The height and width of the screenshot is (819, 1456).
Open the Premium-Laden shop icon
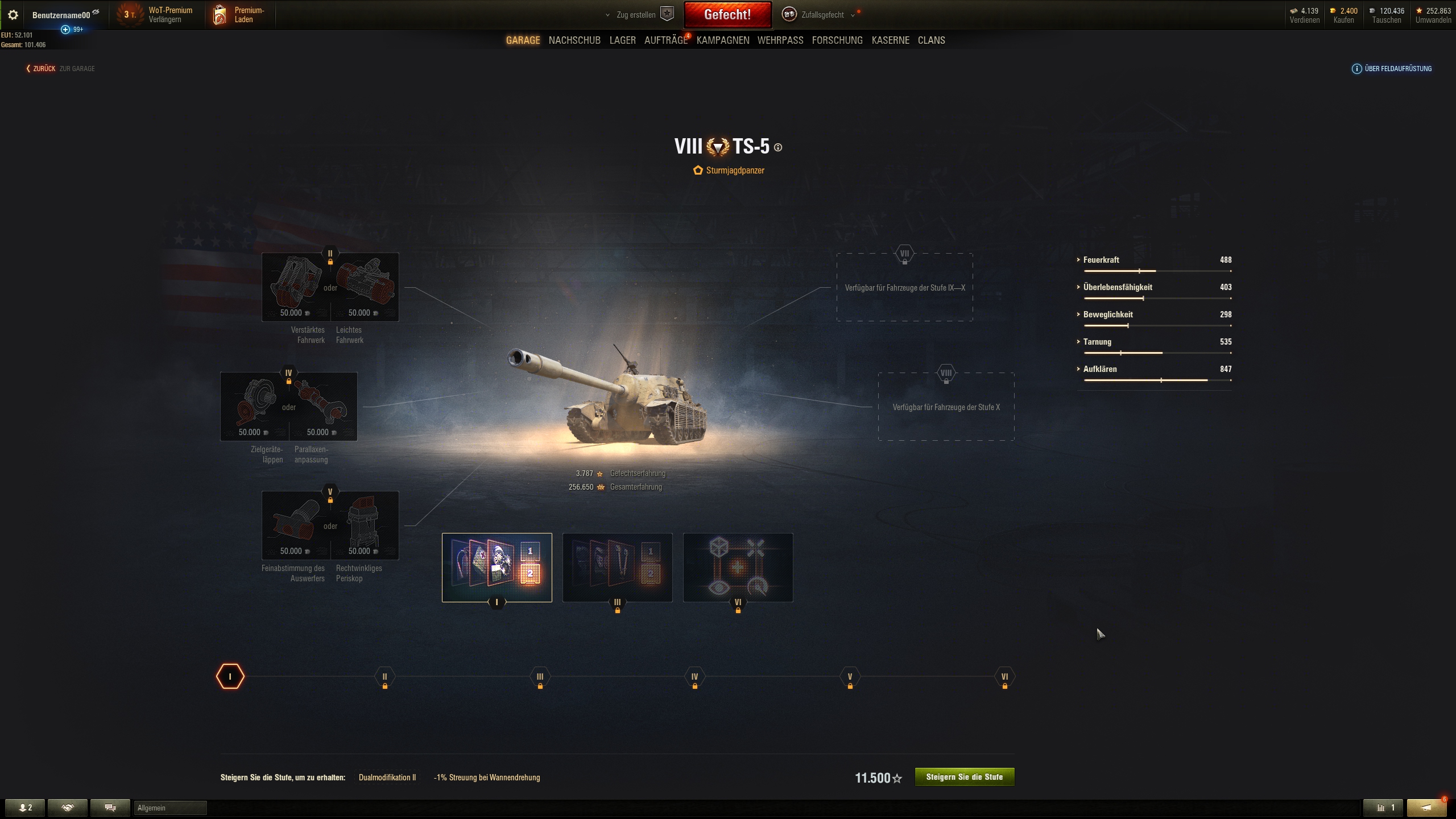point(219,14)
